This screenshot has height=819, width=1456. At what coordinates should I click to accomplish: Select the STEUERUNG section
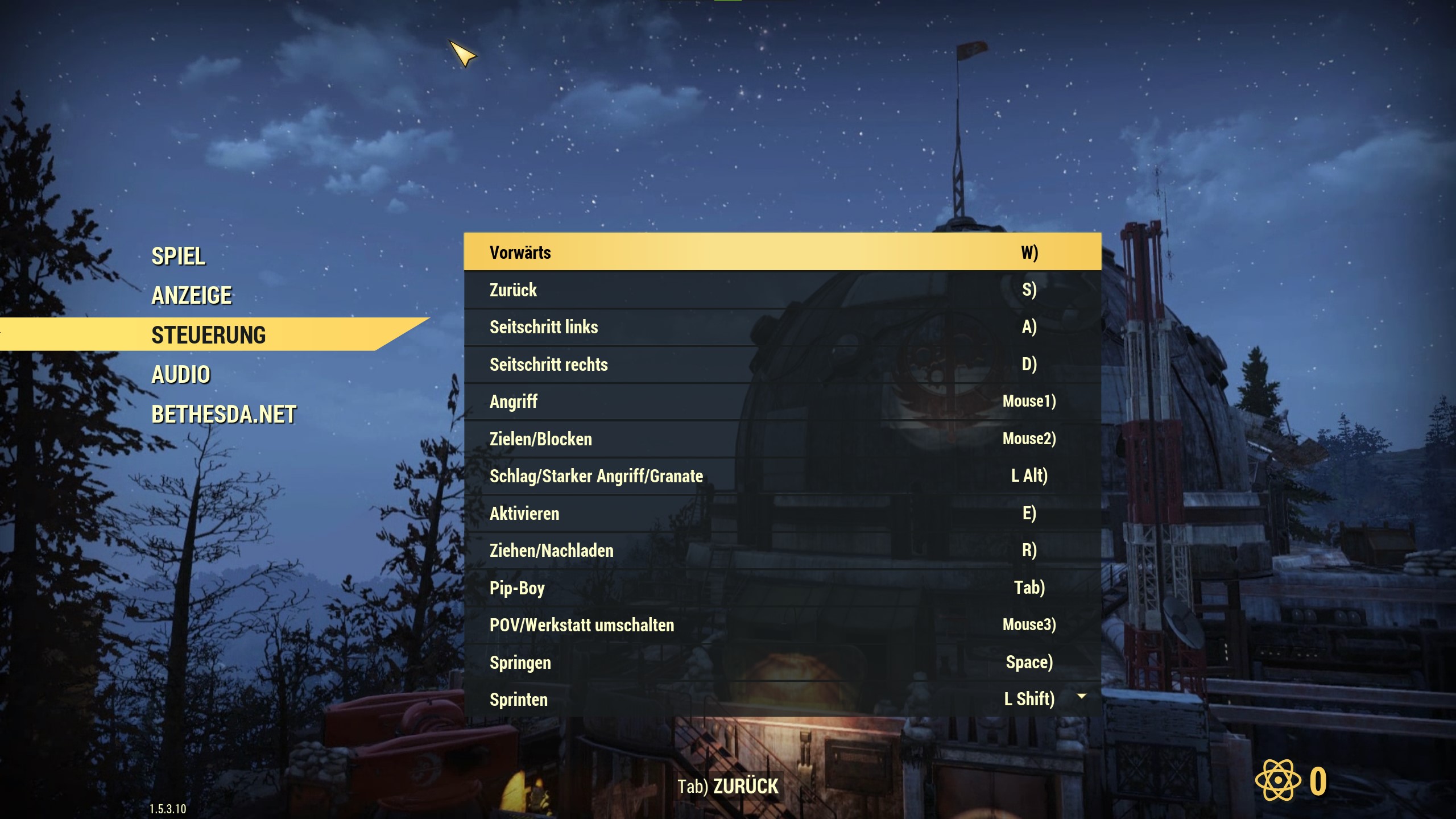[208, 335]
